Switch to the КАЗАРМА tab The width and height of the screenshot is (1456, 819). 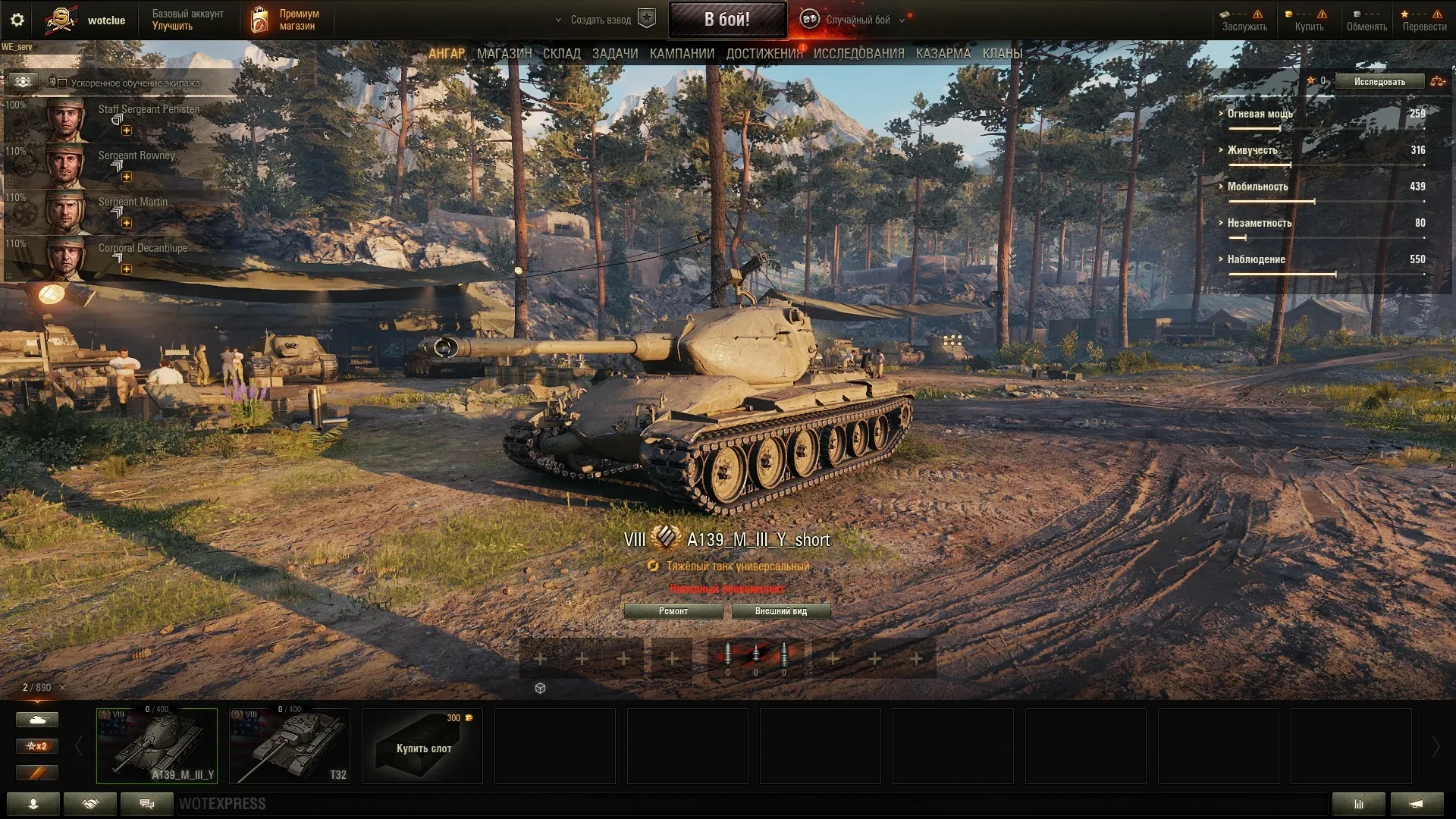coord(943,54)
